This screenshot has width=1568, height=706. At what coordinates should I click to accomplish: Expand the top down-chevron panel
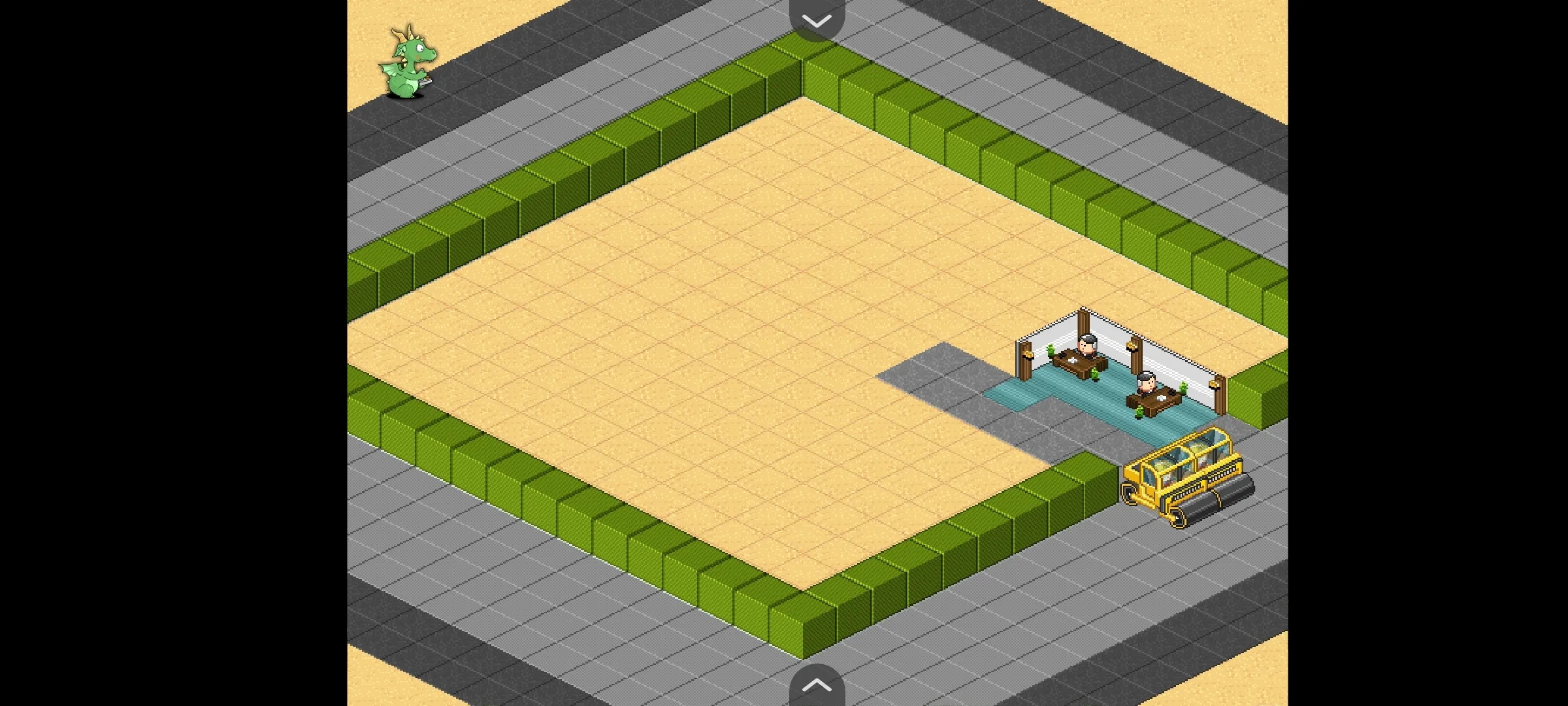[x=817, y=20]
